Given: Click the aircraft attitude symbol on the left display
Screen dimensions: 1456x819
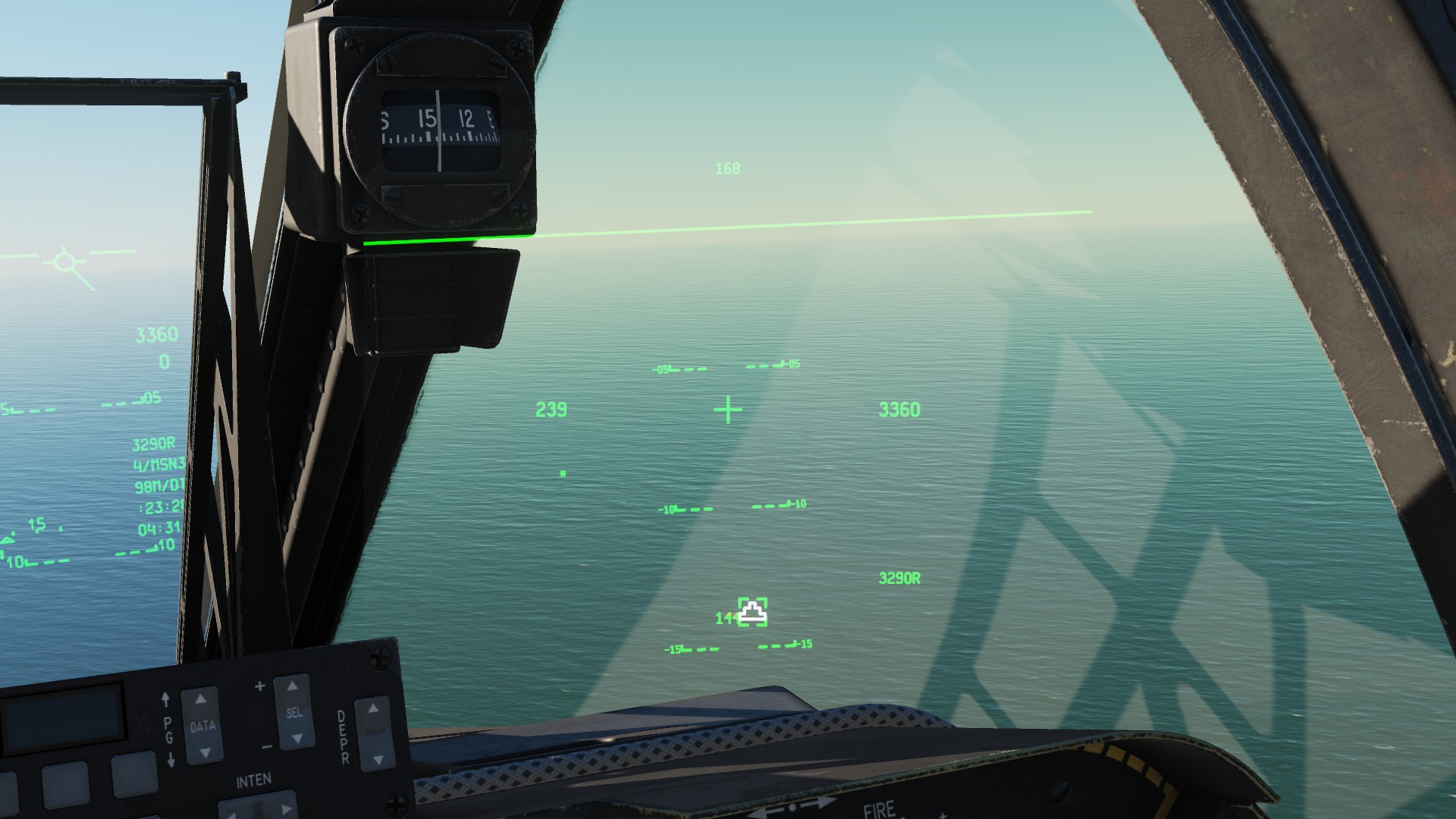Looking at the screenshot, I should click(x=64, y=262).
